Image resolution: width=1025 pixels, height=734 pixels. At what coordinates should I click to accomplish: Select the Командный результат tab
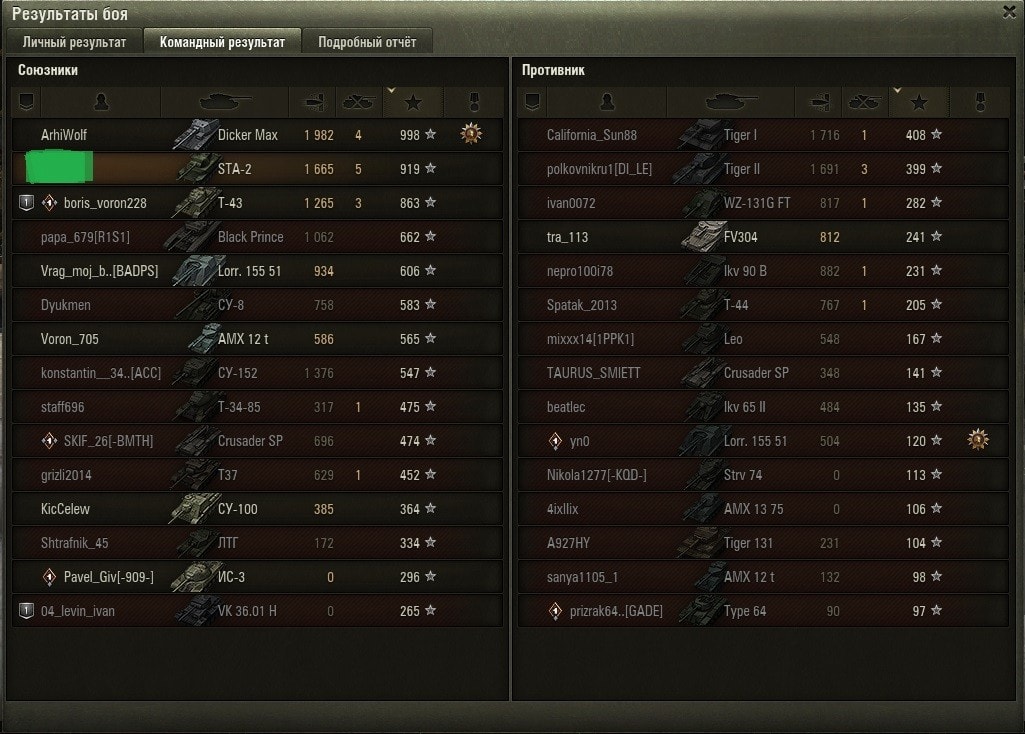222,42
